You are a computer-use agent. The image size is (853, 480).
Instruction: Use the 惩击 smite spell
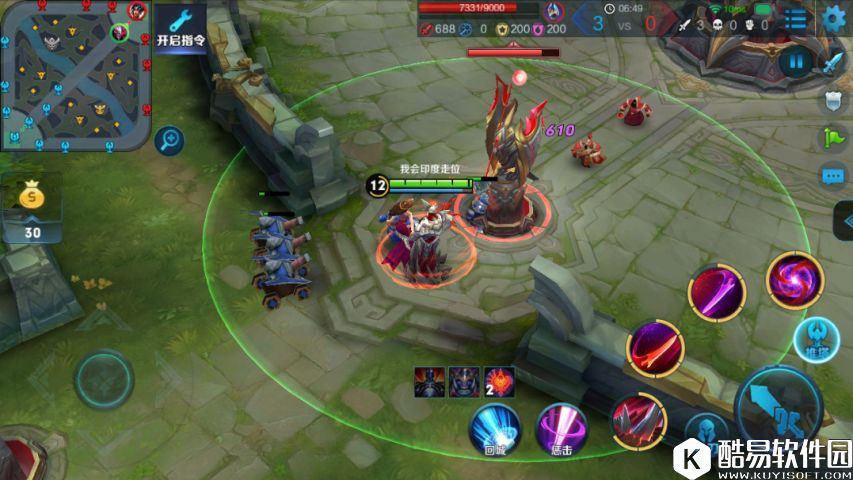(x=561, y=427)
